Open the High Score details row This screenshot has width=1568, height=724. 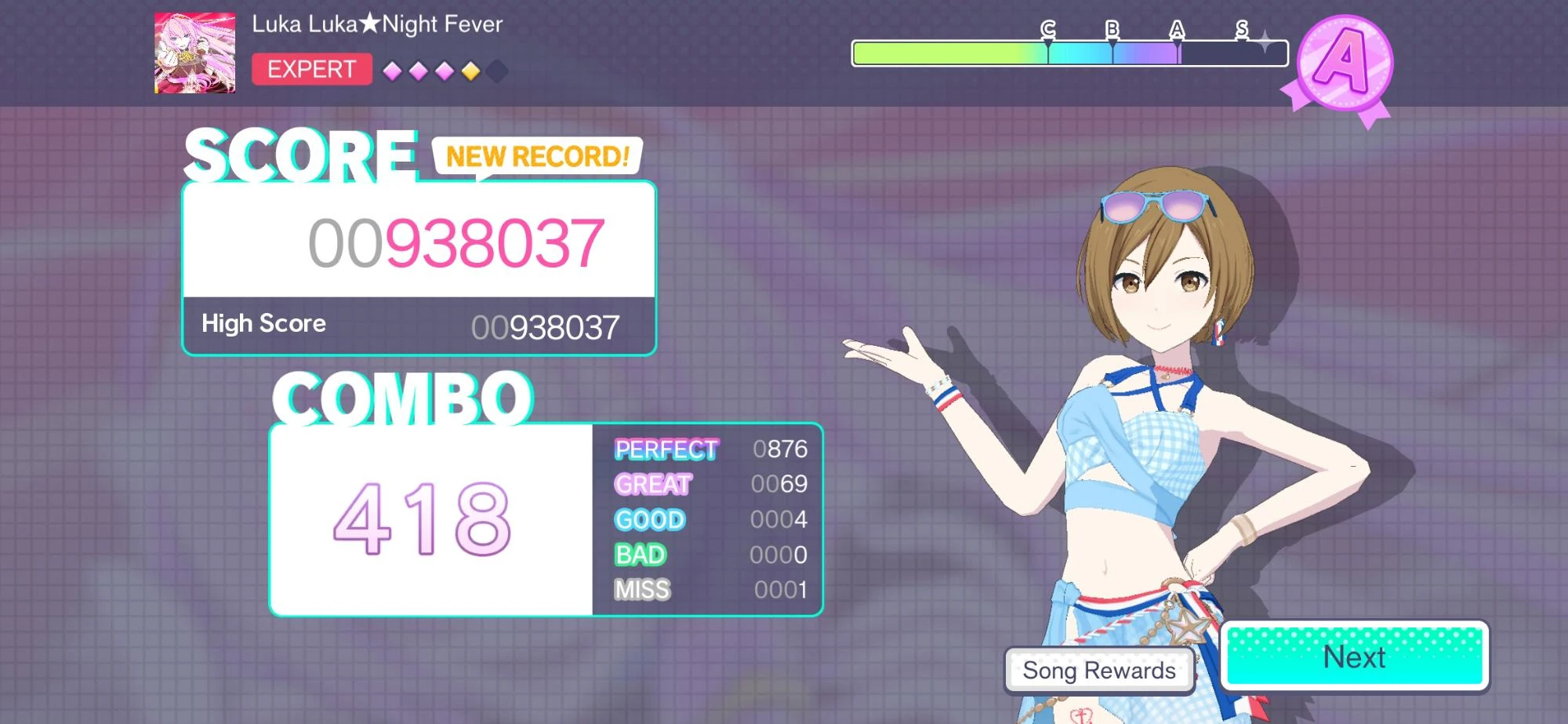[418, 323]
